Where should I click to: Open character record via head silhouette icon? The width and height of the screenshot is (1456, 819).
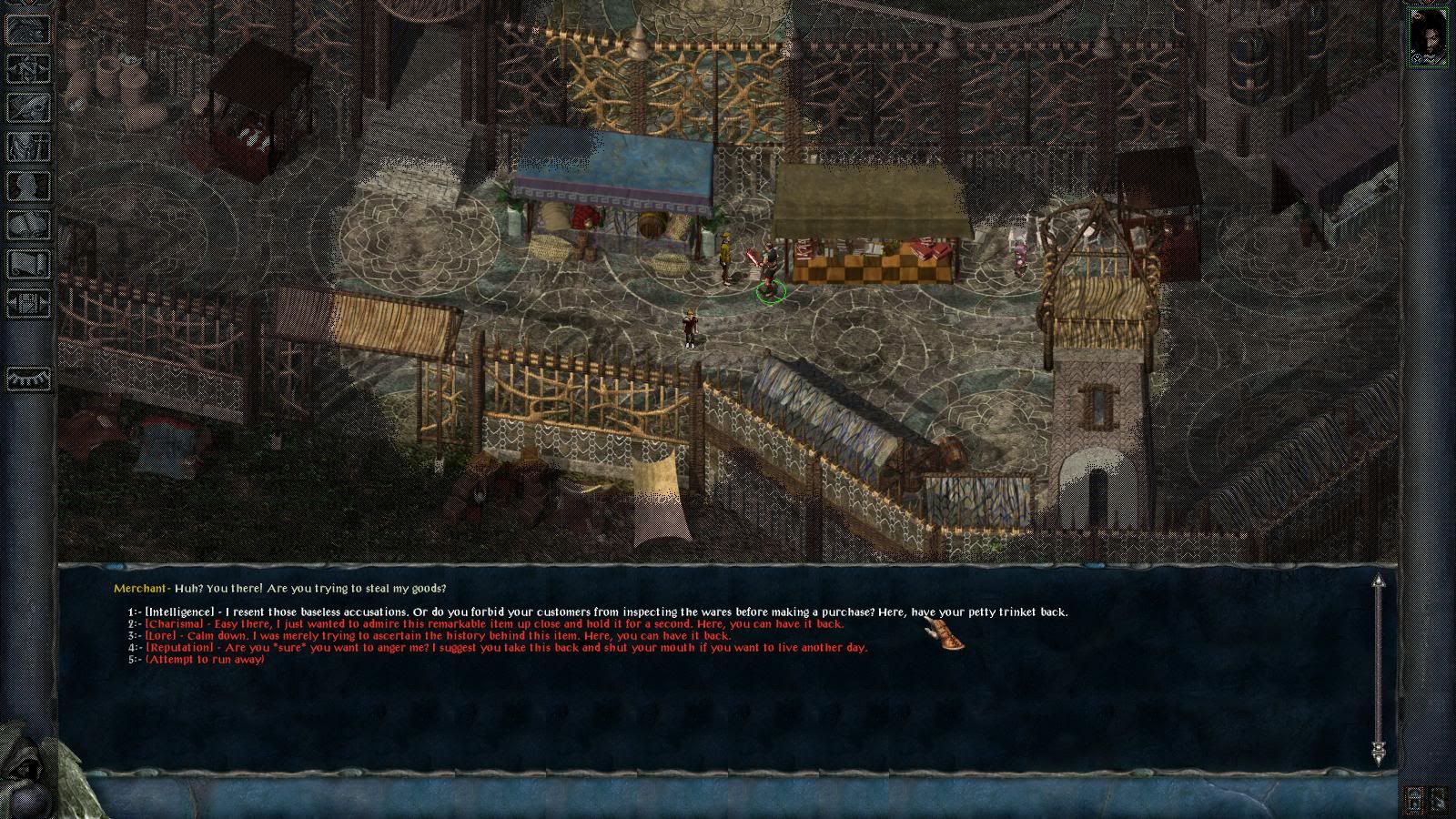[27, 186]
